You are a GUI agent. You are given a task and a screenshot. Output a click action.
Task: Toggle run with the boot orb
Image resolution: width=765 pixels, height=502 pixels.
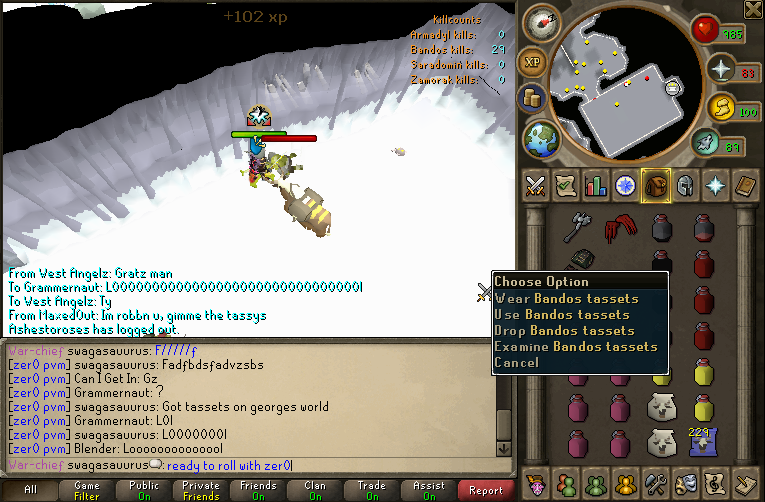point(708,145)
